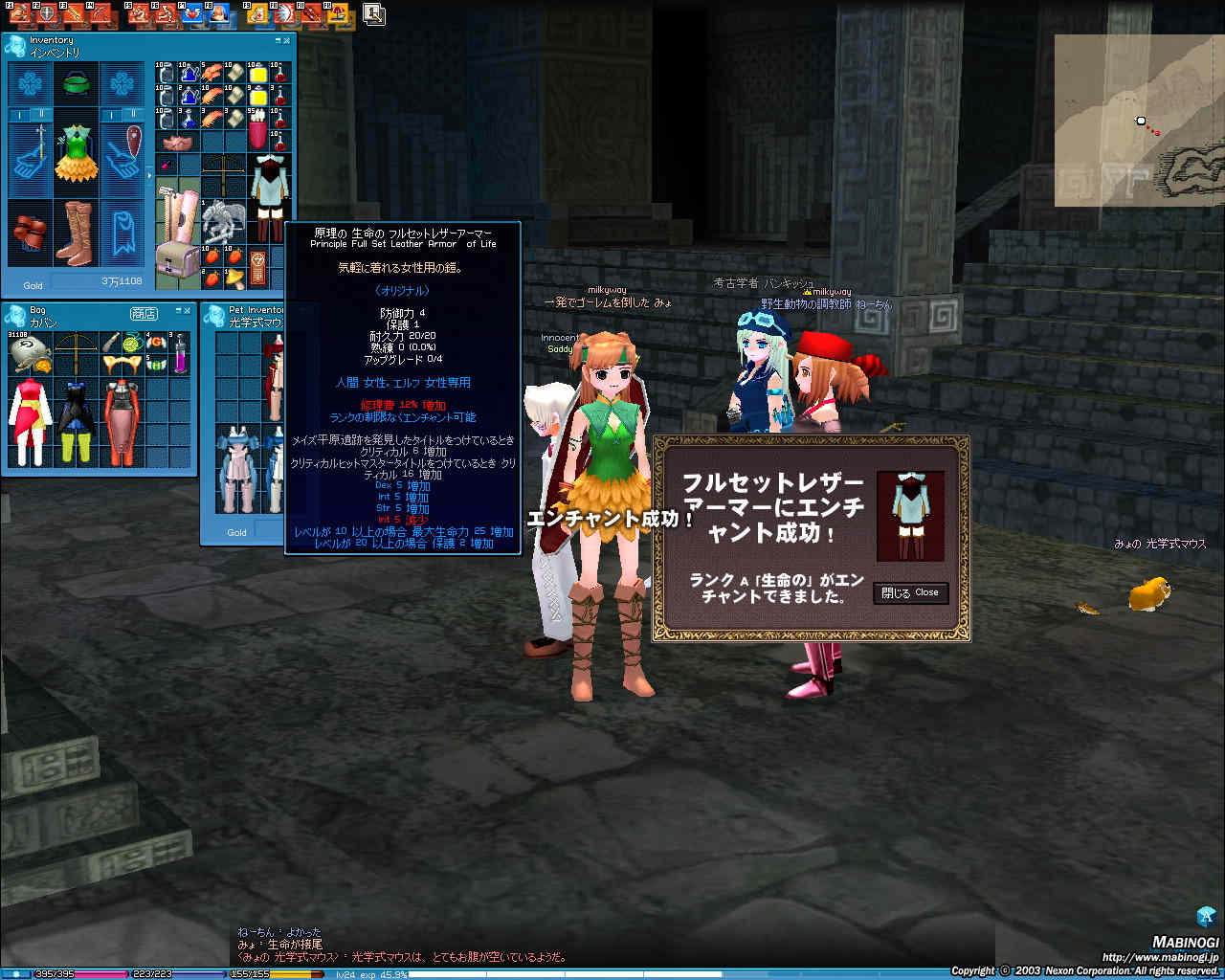Close the Bag window
This screenshot has height=980, width=1225.
188,311
